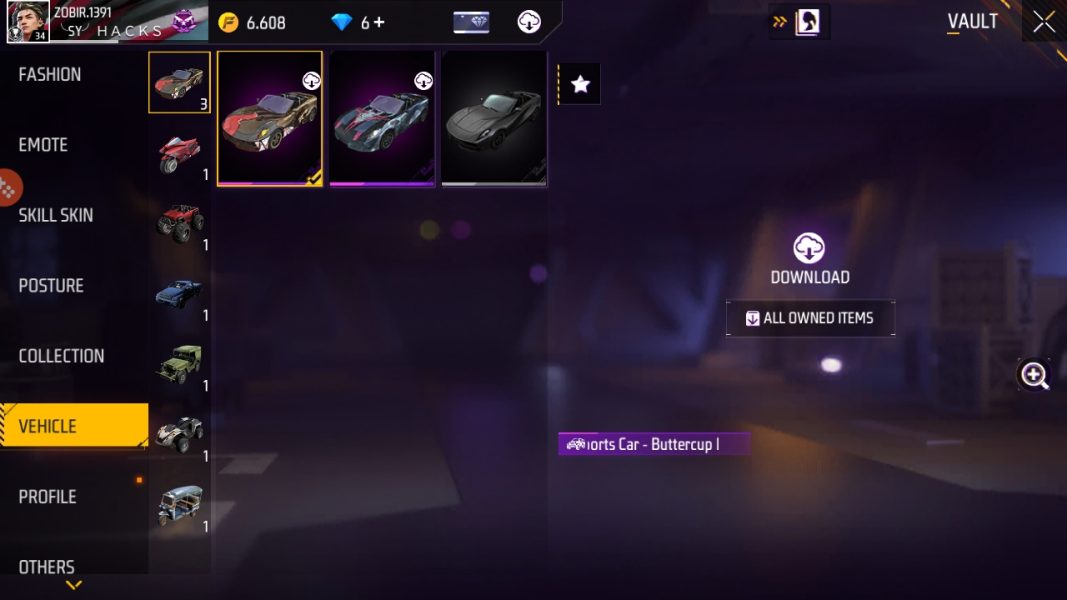The height and width of the screenshot is (600, 1067).
Task: Choose the red motorcycle vehicle type
Action: pyautogui.click(x=180, y=154)
